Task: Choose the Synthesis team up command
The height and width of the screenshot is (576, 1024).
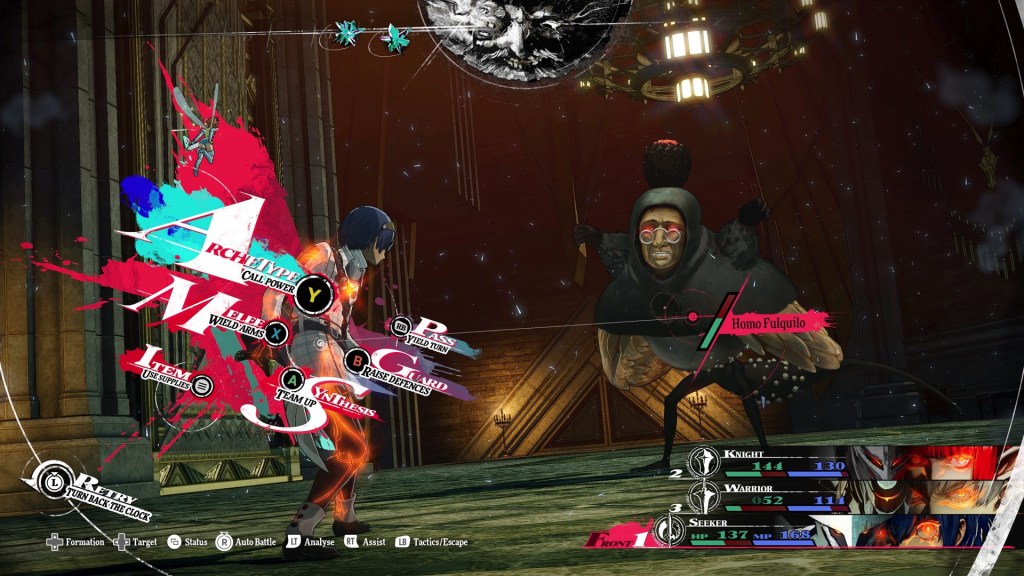Action: [293, 379]
